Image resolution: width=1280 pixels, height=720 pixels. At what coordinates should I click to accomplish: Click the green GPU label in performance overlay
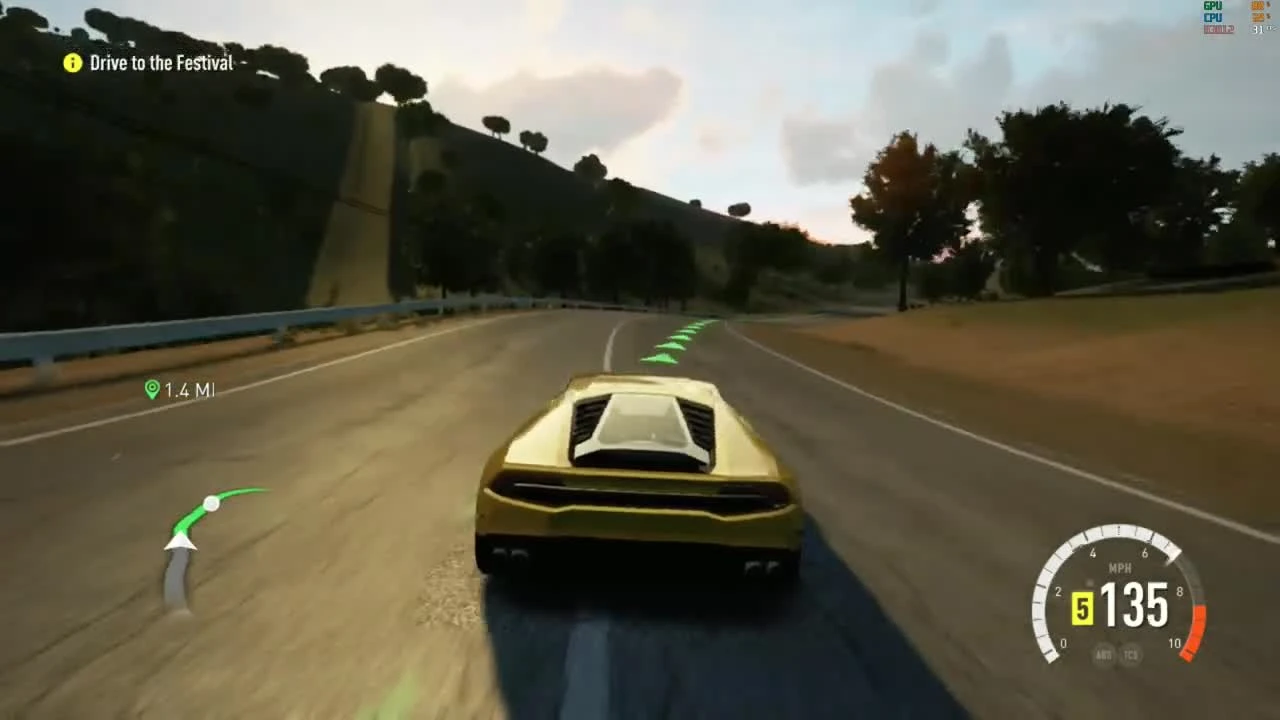click(x=1212, y=5)
